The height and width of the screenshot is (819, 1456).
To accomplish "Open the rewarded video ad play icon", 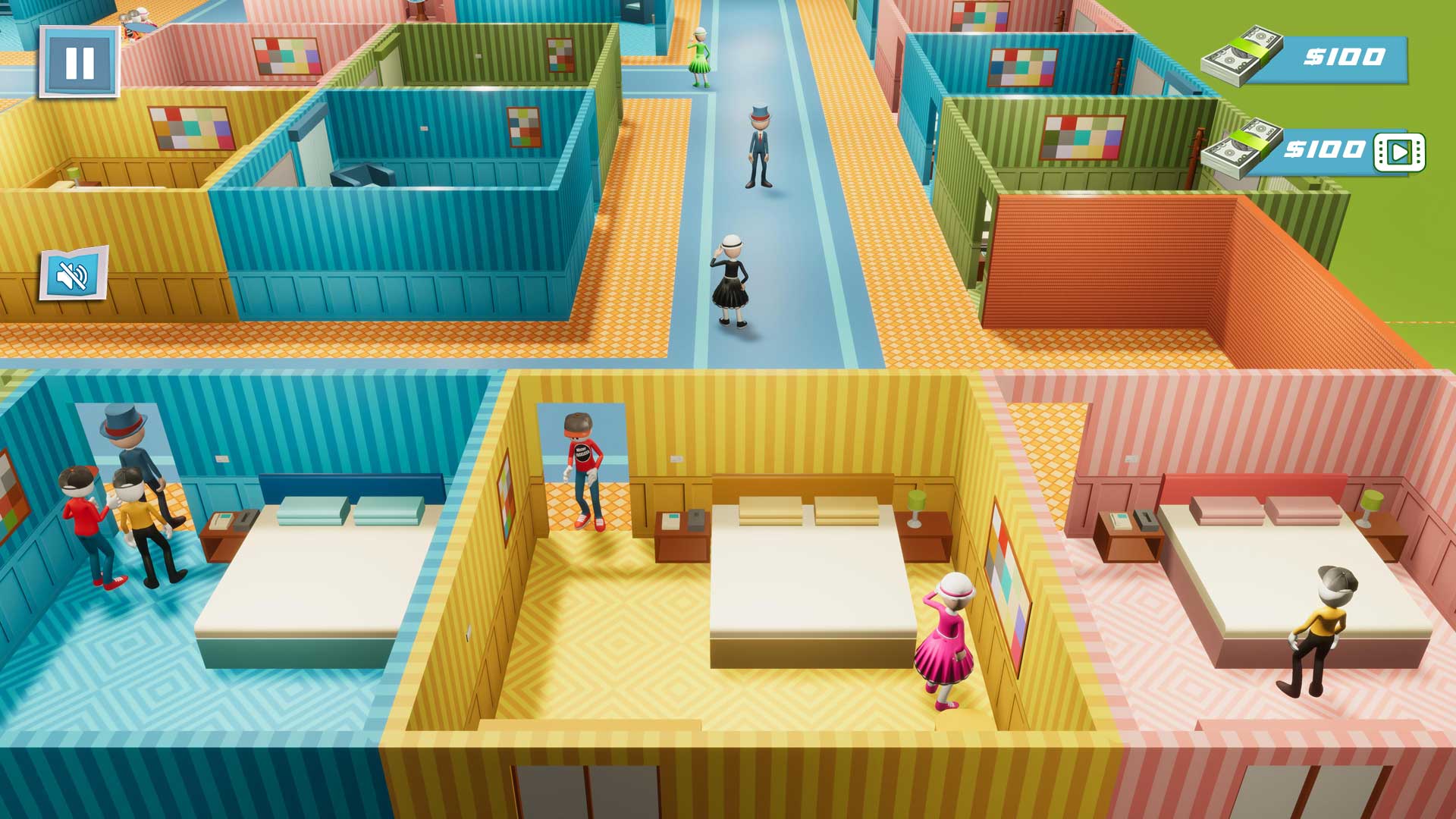I will point(1400,149).
